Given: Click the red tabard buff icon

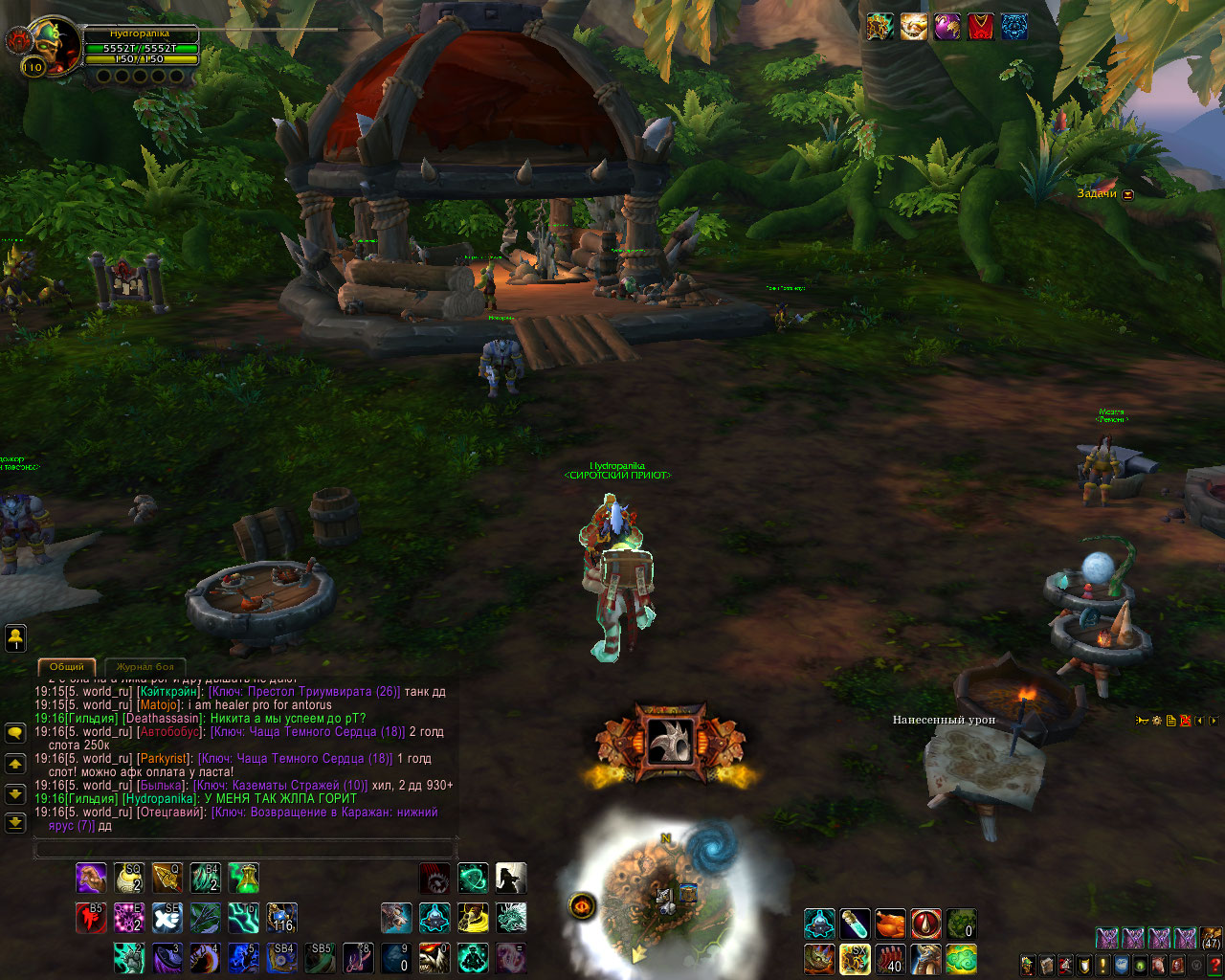Looking at the screenshot, I should point(980,27).
